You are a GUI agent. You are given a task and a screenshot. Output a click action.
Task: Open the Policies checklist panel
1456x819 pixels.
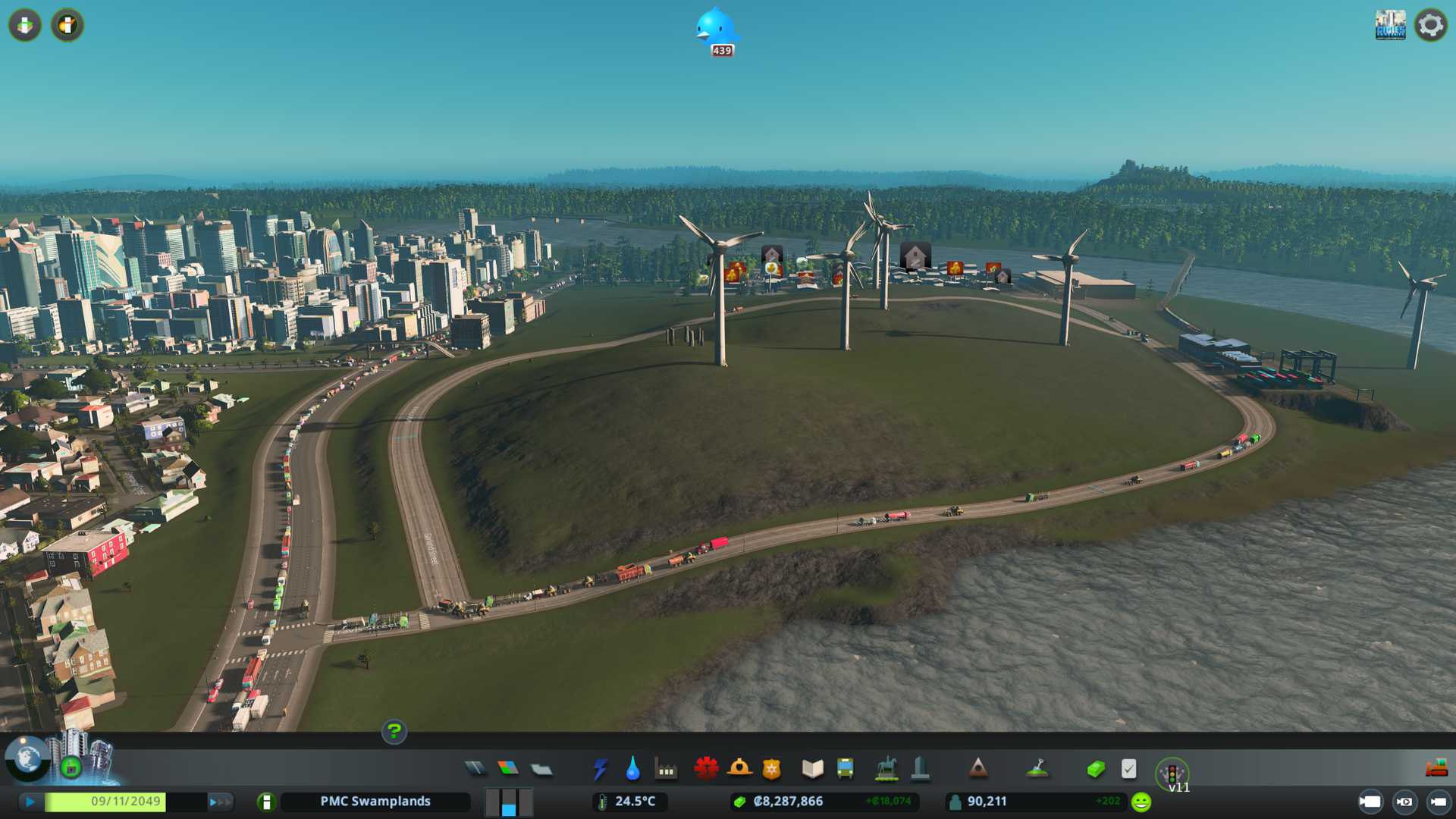[x=1128, y=769]
